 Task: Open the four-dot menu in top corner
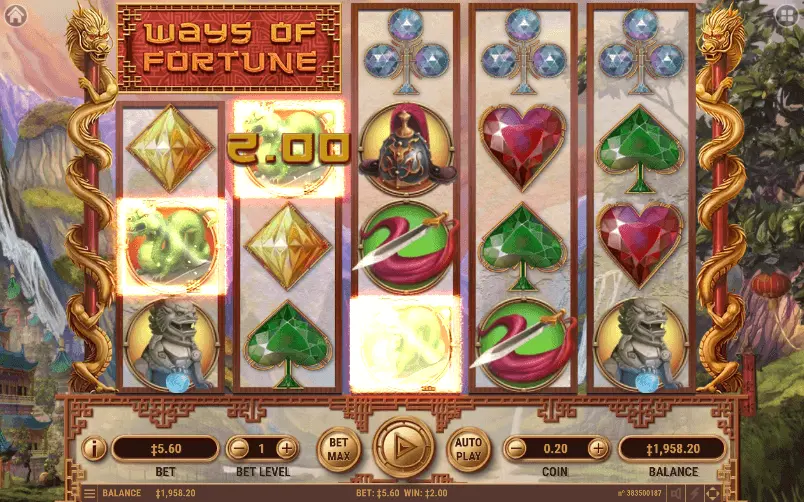pyautogui.click(x=788, y=15)
